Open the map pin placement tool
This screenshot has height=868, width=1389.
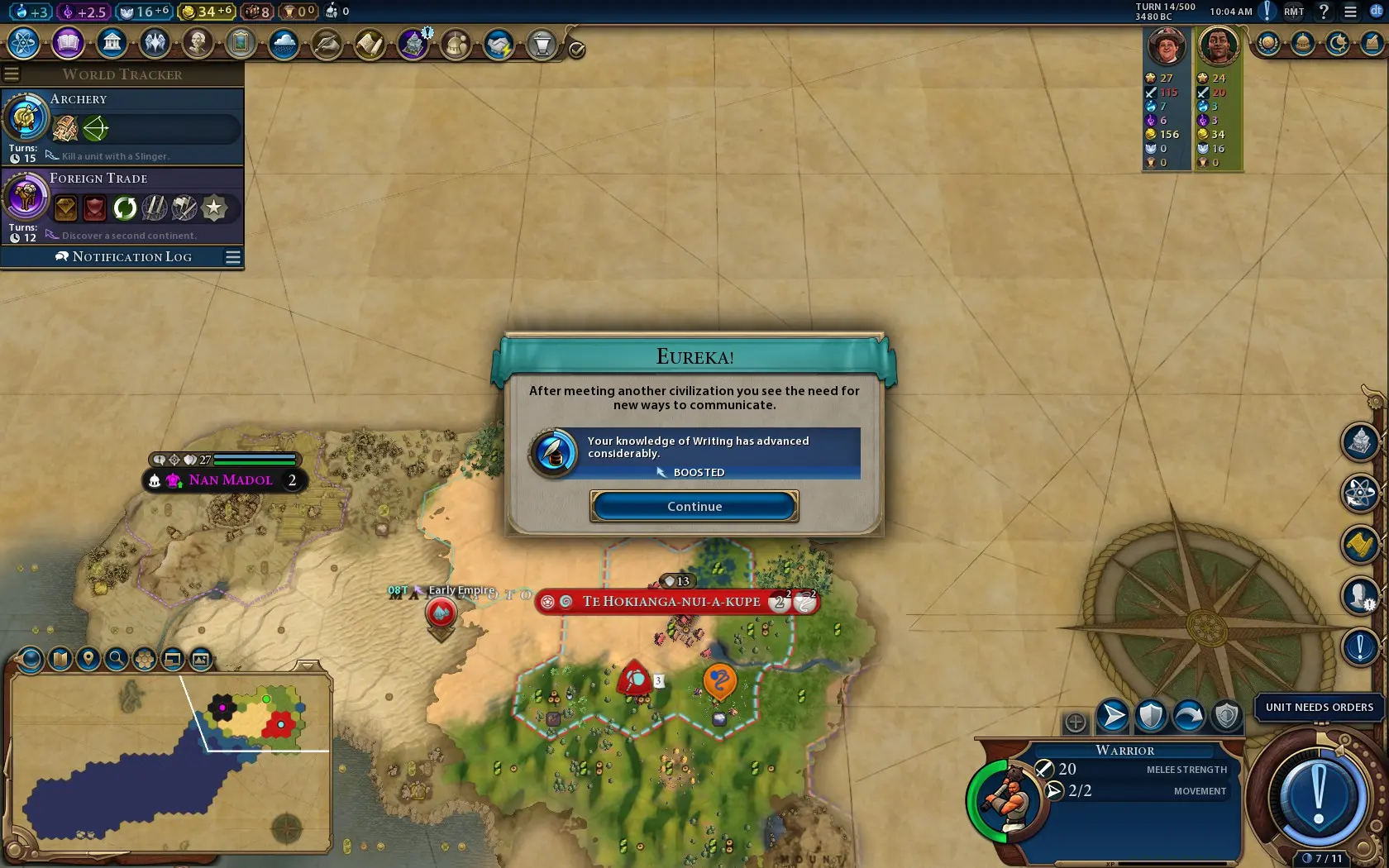click(88, 659)
